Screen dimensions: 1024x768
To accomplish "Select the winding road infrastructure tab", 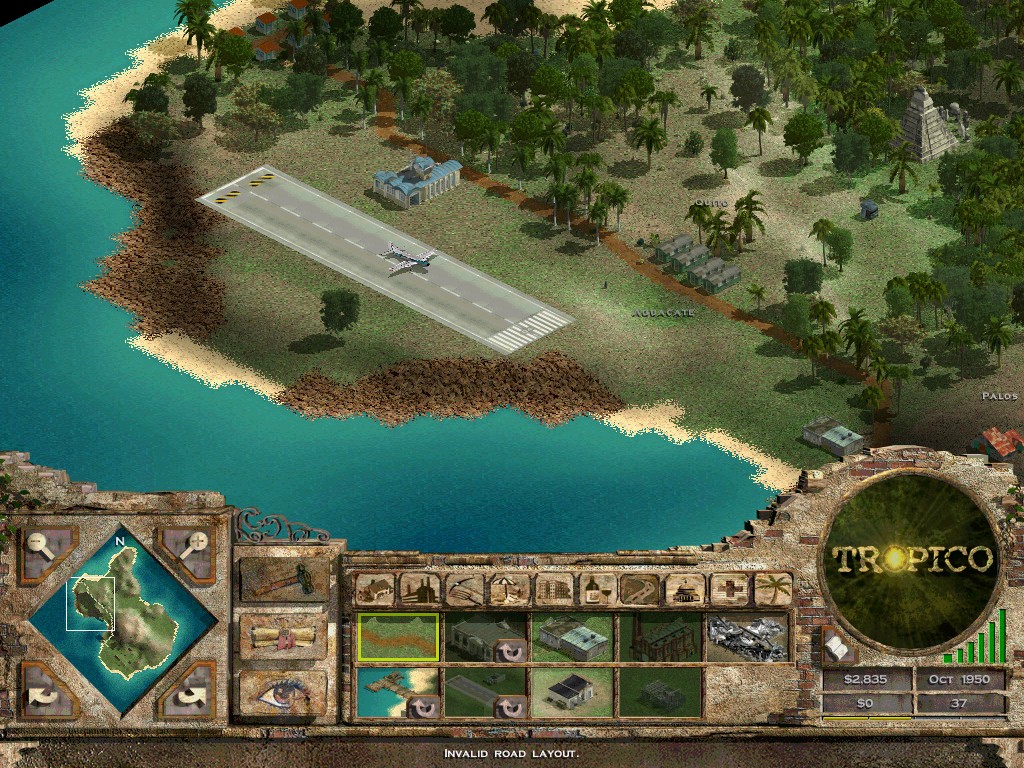I will click(642, 589).
